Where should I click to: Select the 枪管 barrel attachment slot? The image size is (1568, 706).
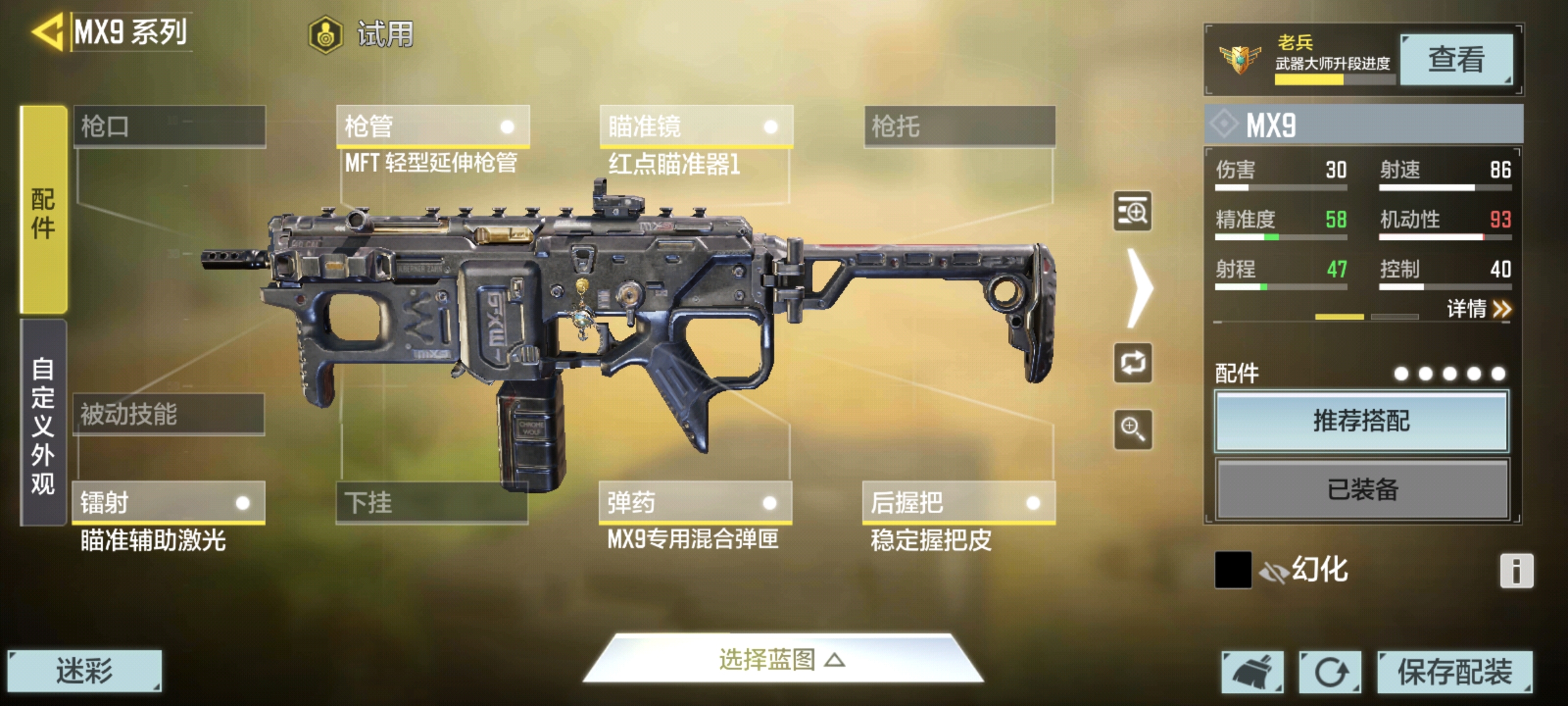(x=433, y=126)
